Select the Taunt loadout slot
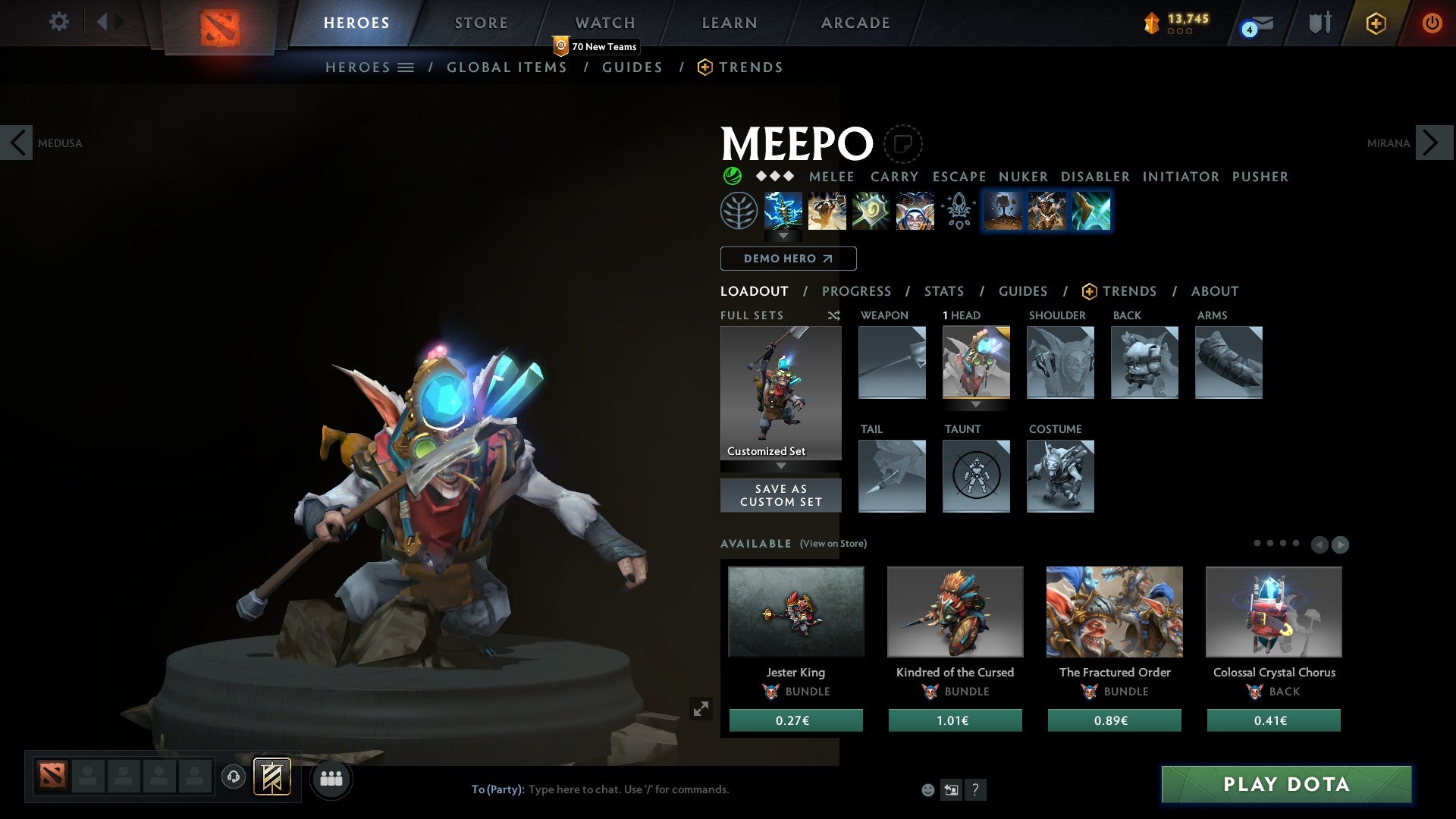The width and height of the screenshot is (1456, 819). pos(976,476)
